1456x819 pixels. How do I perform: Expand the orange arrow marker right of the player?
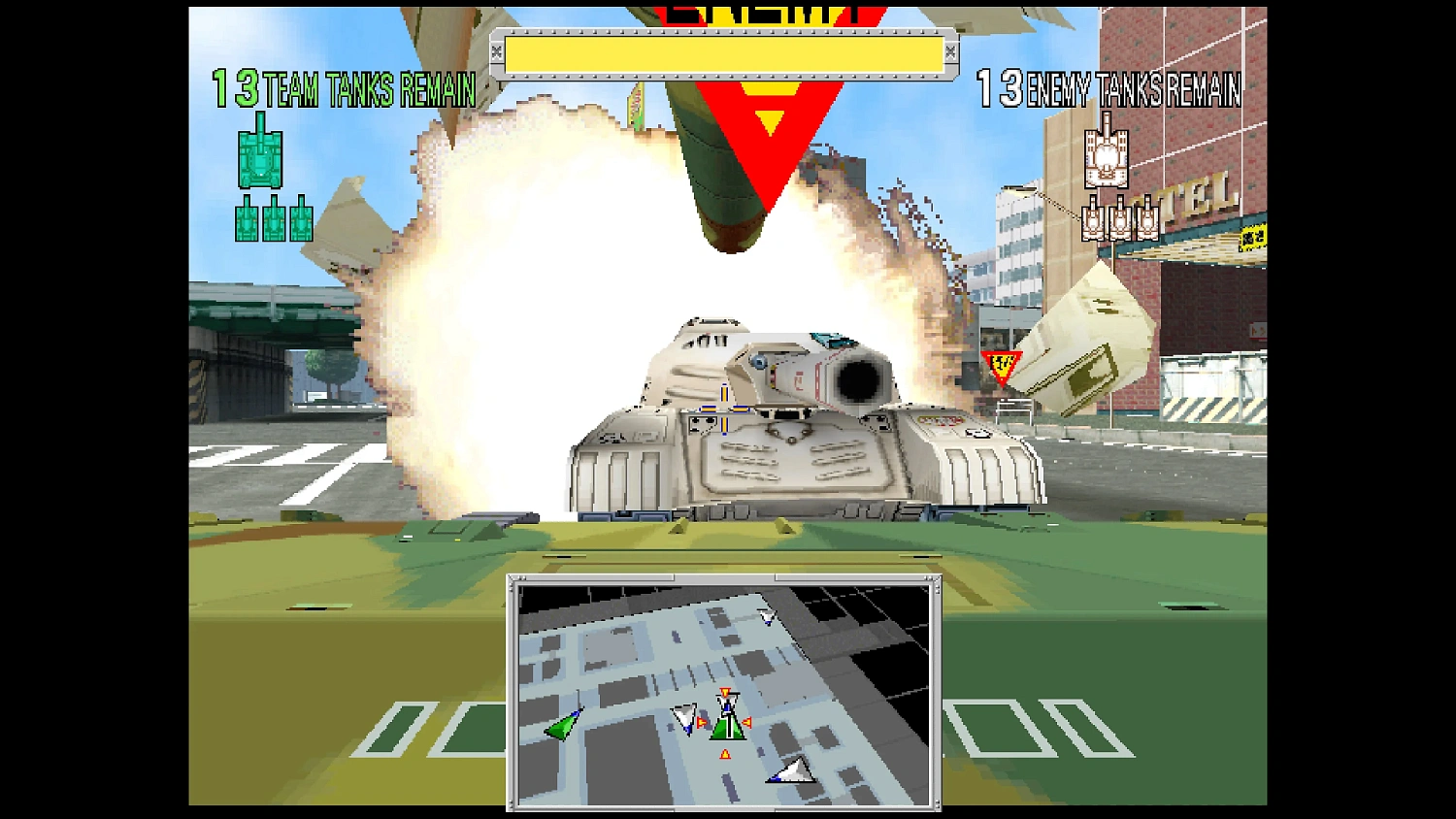point(748,720)
